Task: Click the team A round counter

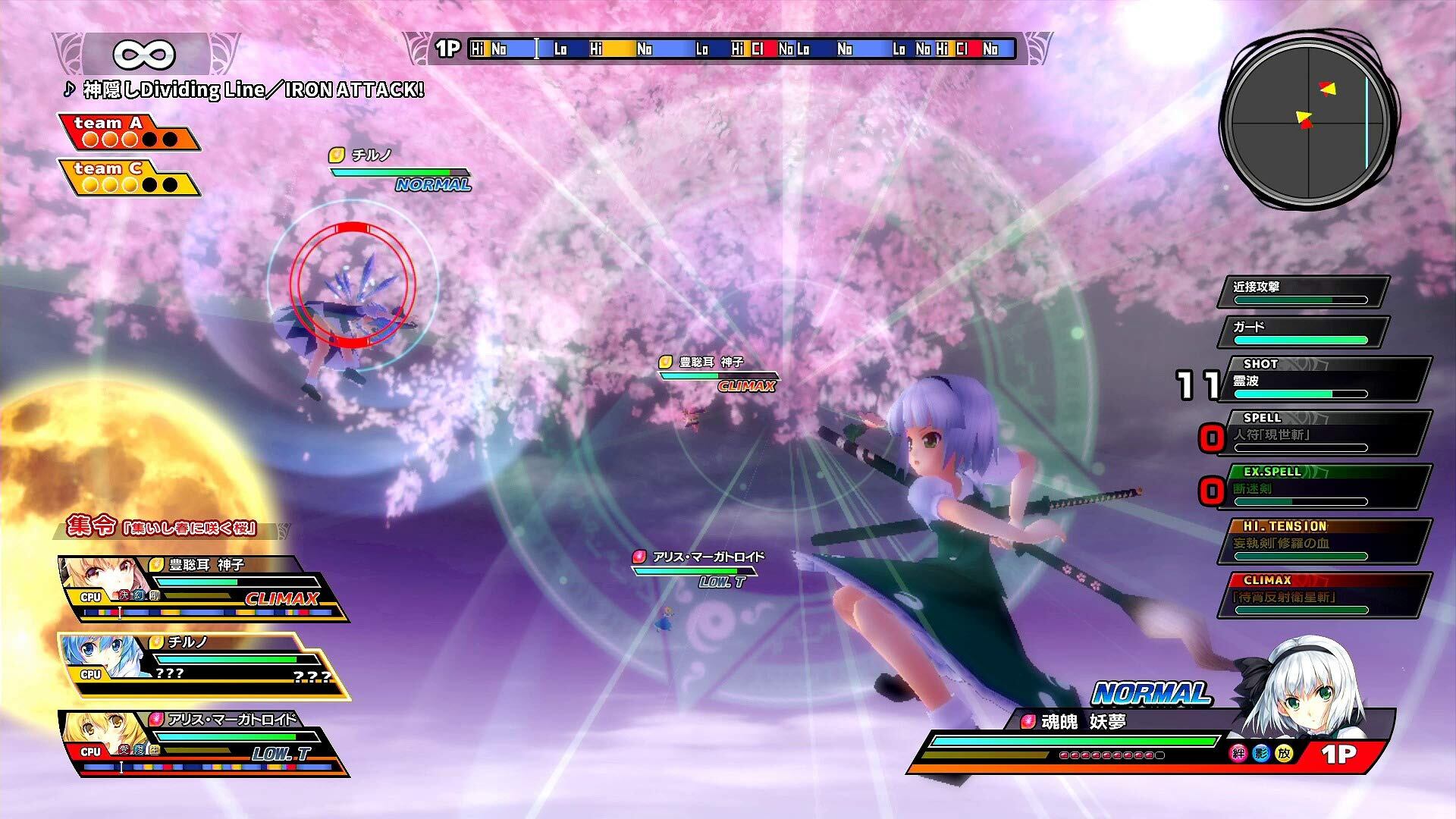Action: (129, 132)
